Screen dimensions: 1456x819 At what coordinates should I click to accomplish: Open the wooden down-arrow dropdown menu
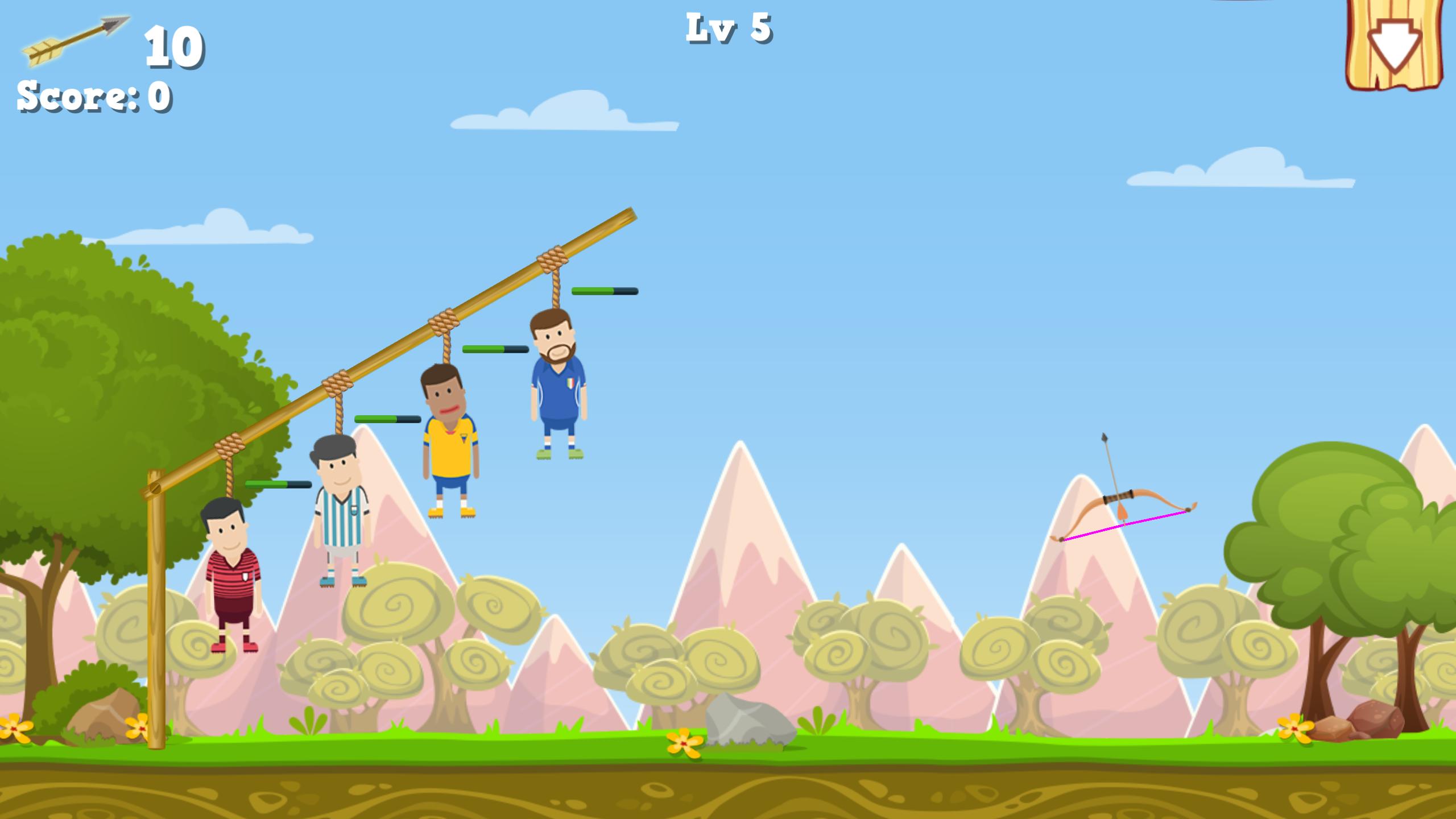coord(1393,44)
